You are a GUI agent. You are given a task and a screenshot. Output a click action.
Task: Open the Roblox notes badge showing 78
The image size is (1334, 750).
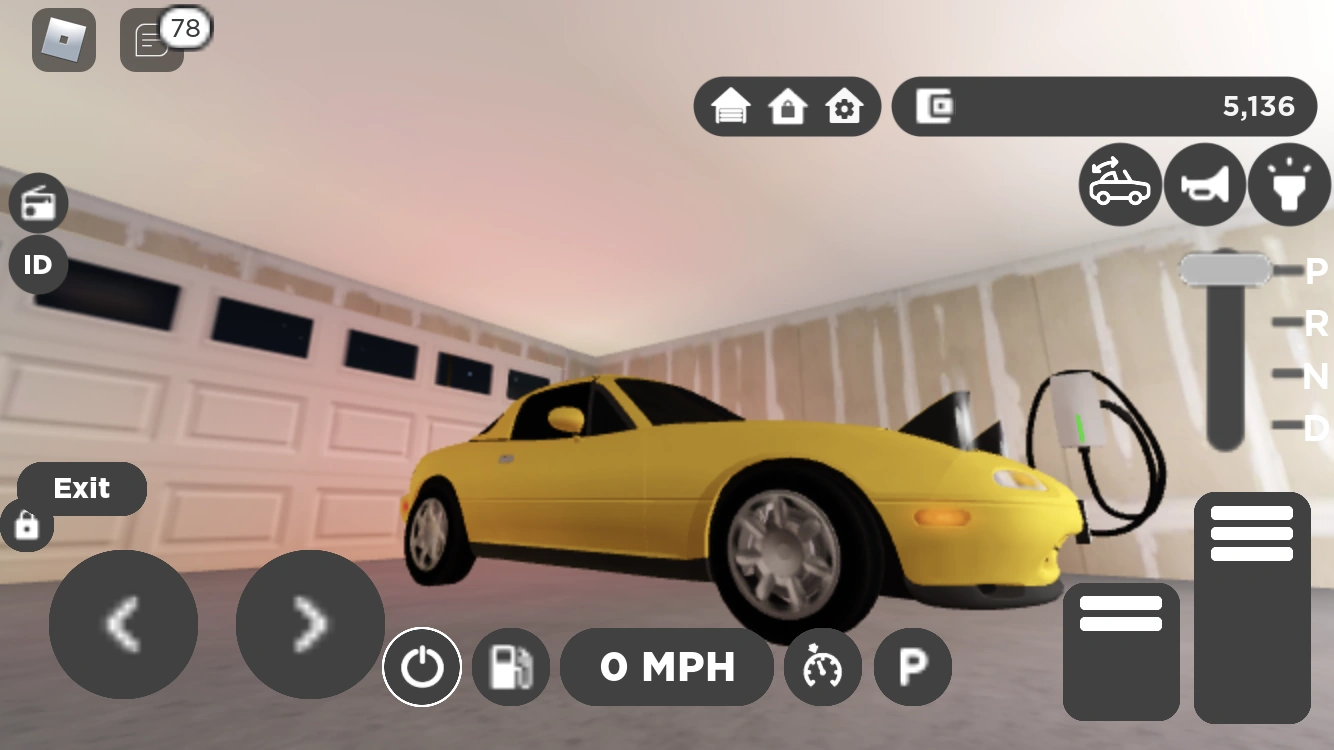coord(151,40)
